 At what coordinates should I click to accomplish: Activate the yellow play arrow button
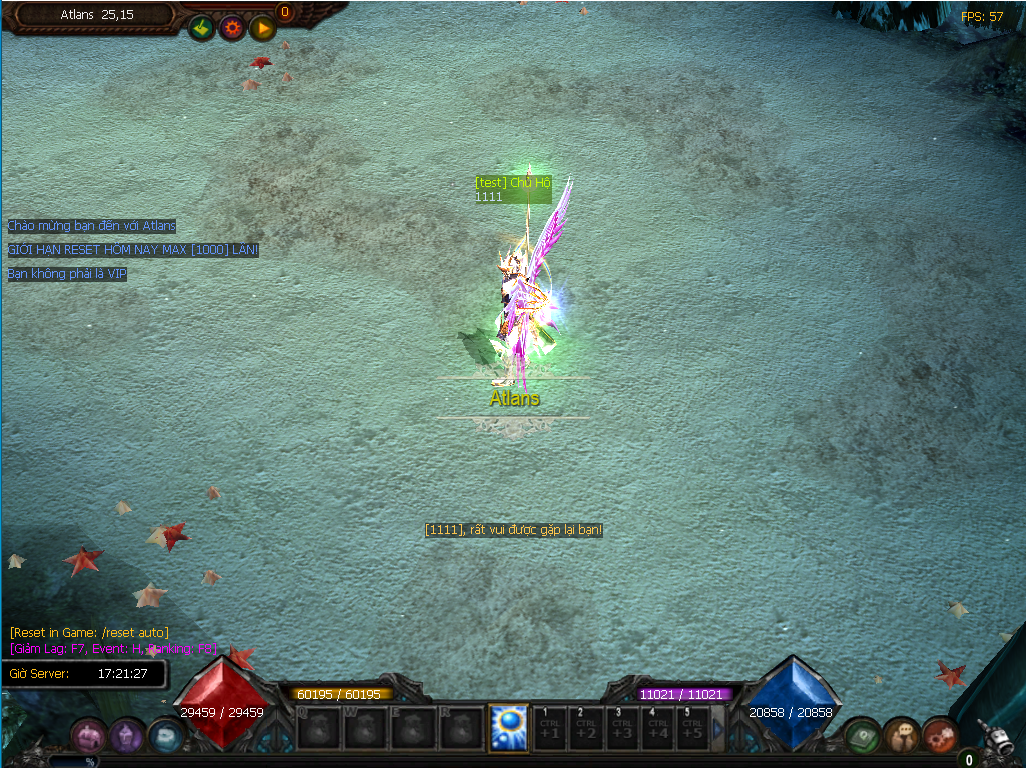pyautogui.click(x=263, y=28)
